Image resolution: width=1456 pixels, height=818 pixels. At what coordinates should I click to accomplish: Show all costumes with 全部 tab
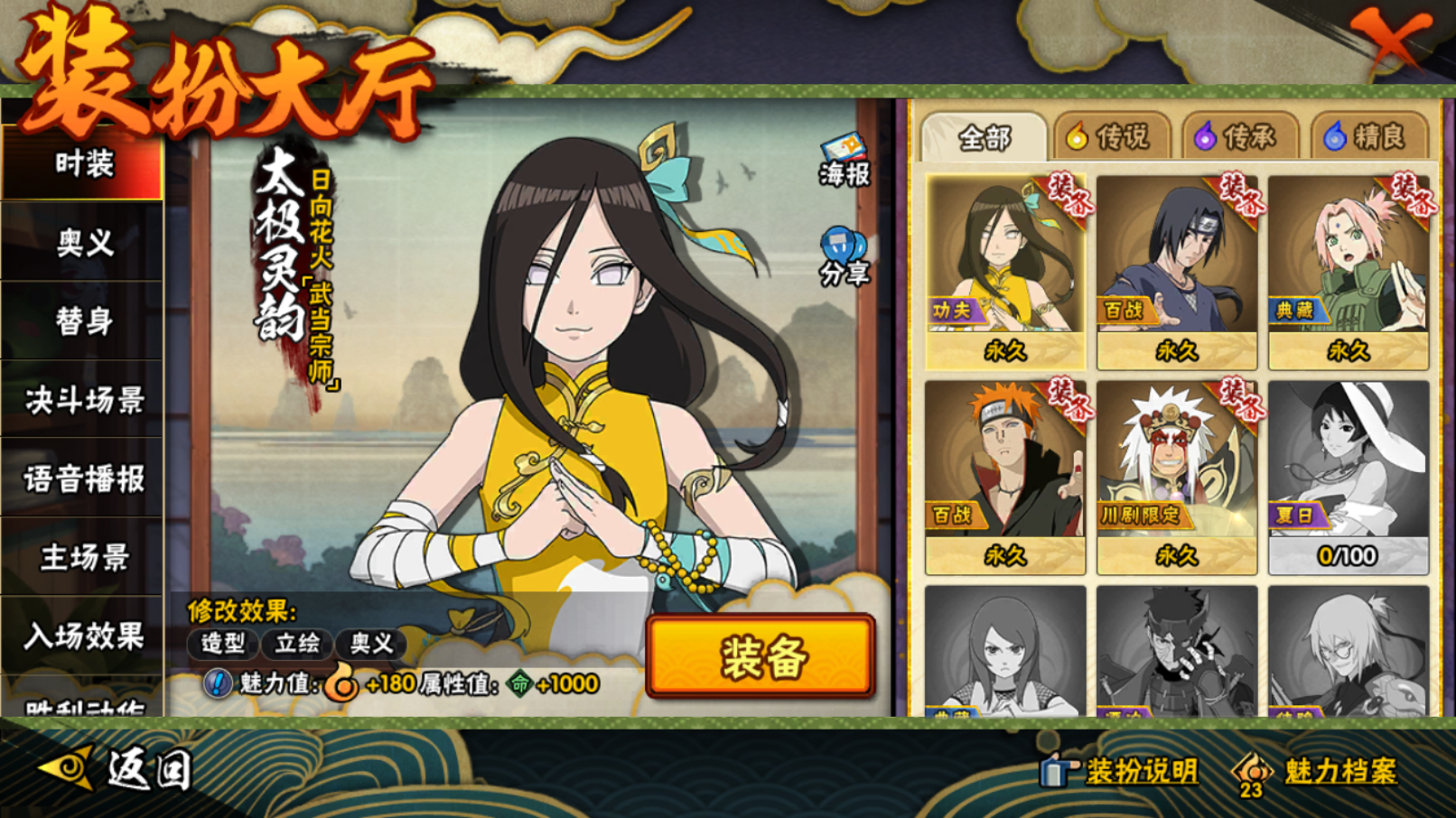(x=984, y=138)
